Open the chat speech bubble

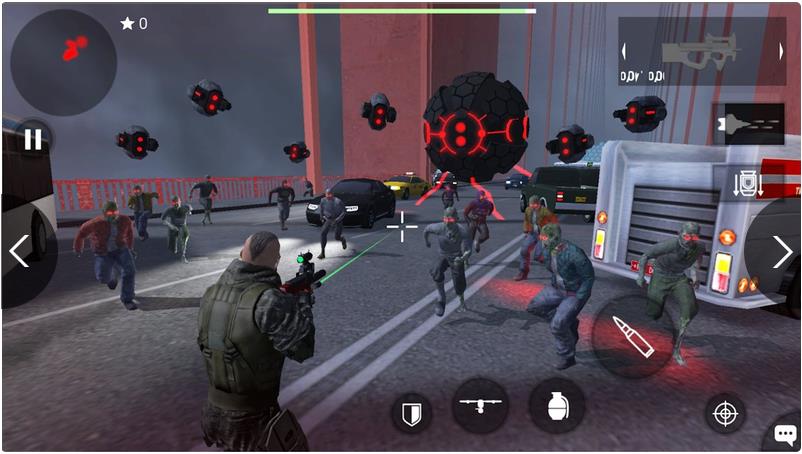783,436
